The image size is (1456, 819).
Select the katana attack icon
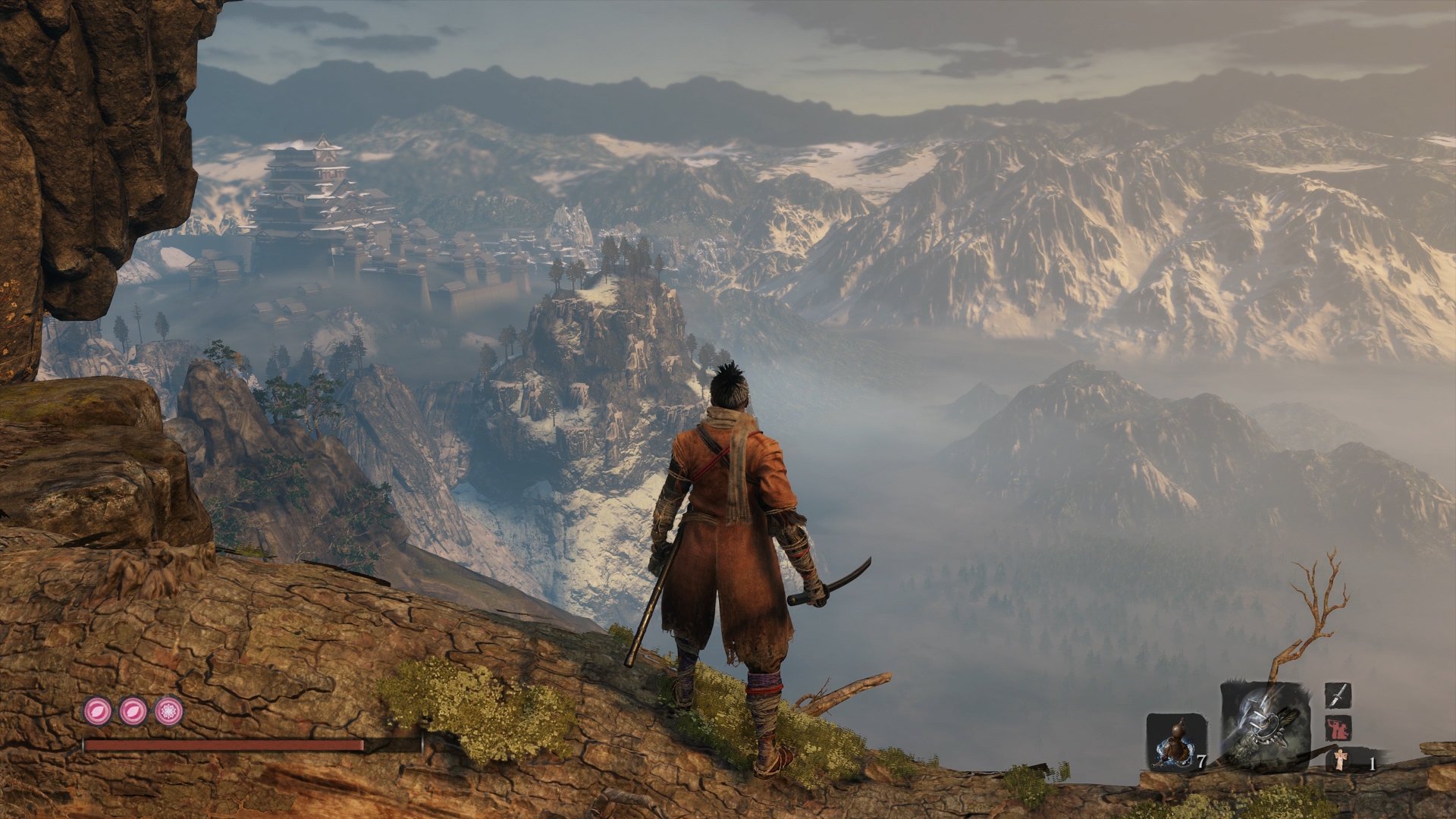point(1338,695)
